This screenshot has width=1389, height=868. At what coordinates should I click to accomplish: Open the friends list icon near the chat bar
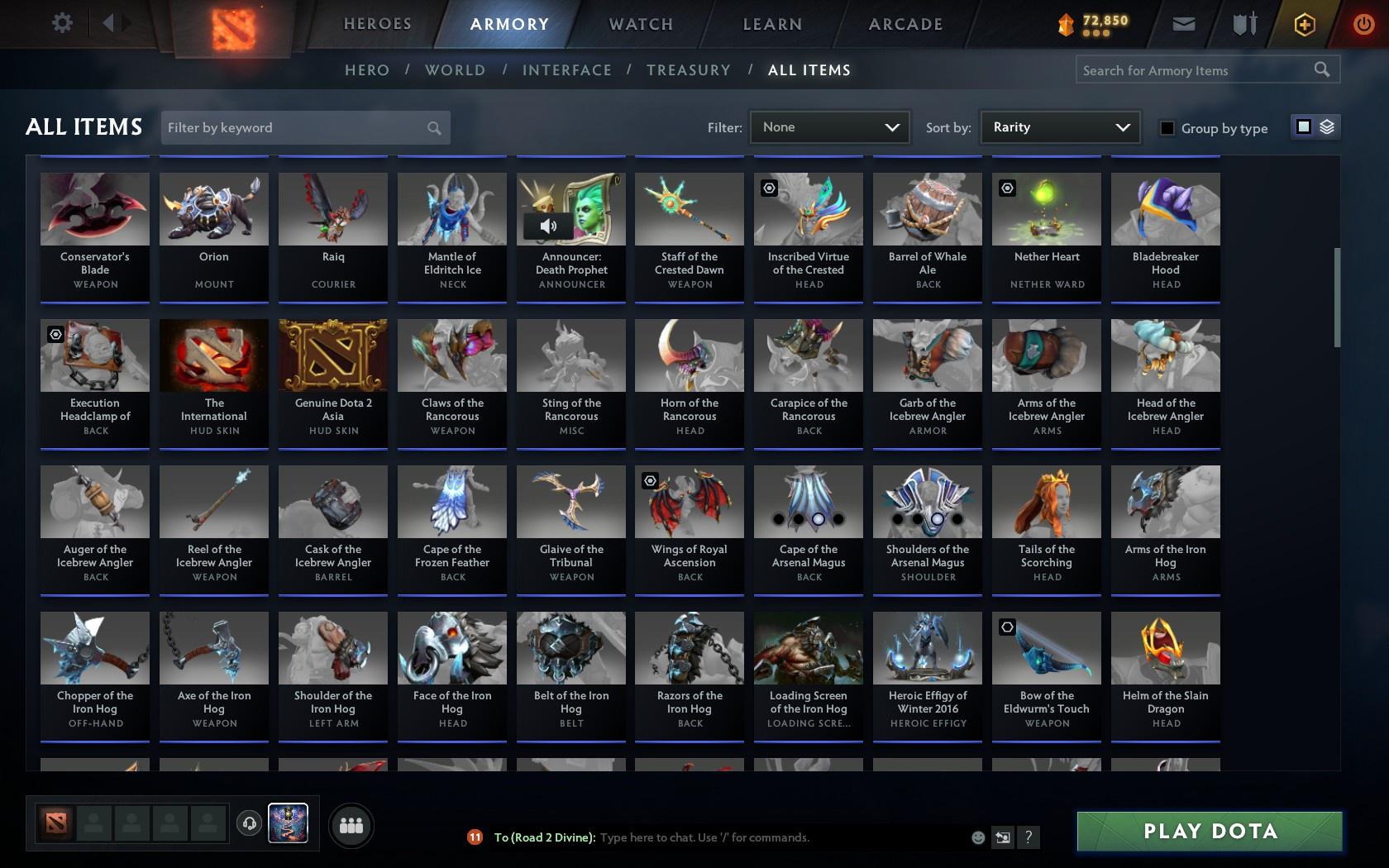(351, 824)
